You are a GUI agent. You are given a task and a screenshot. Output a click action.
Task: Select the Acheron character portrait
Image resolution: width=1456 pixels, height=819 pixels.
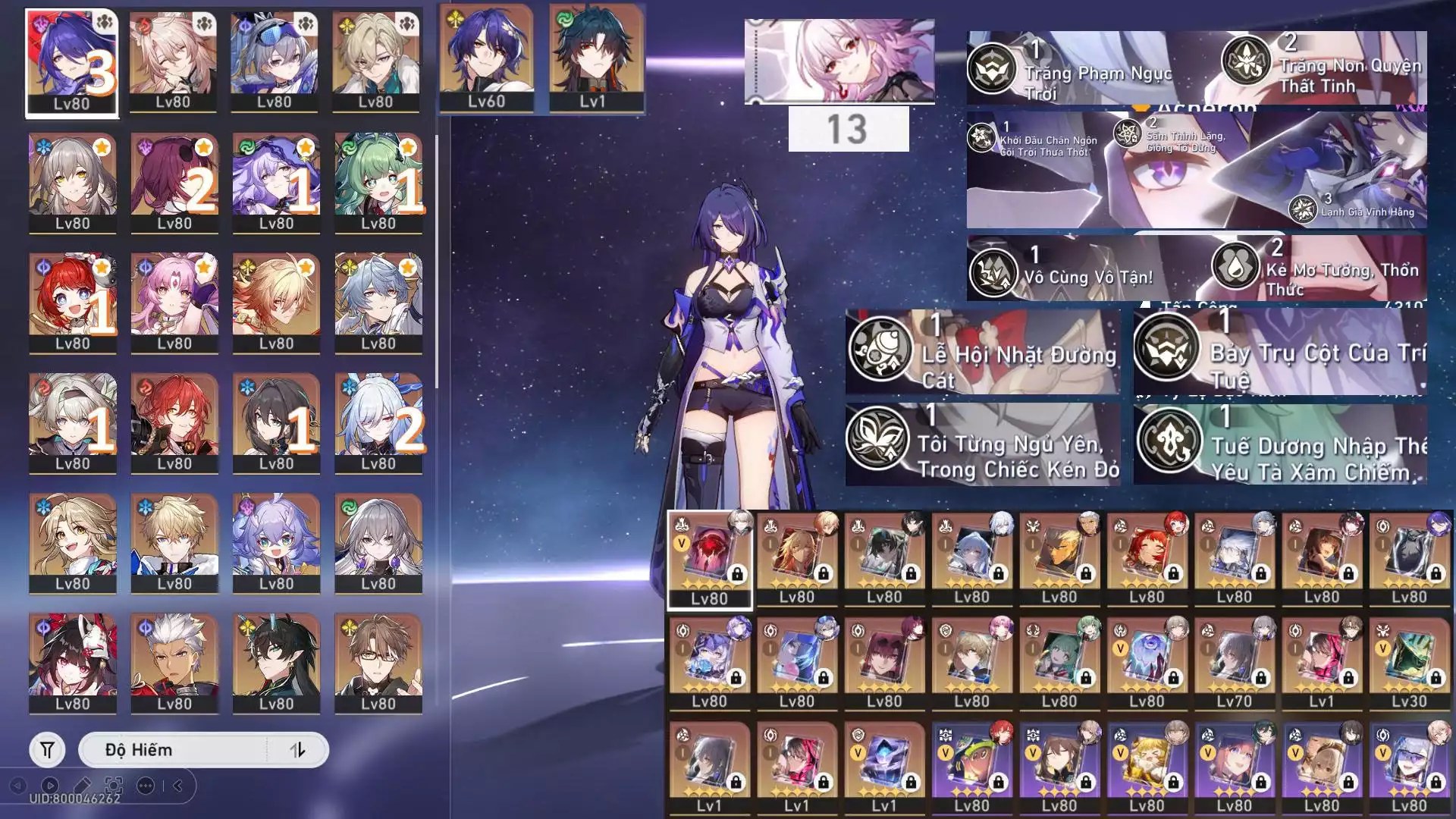71,62
